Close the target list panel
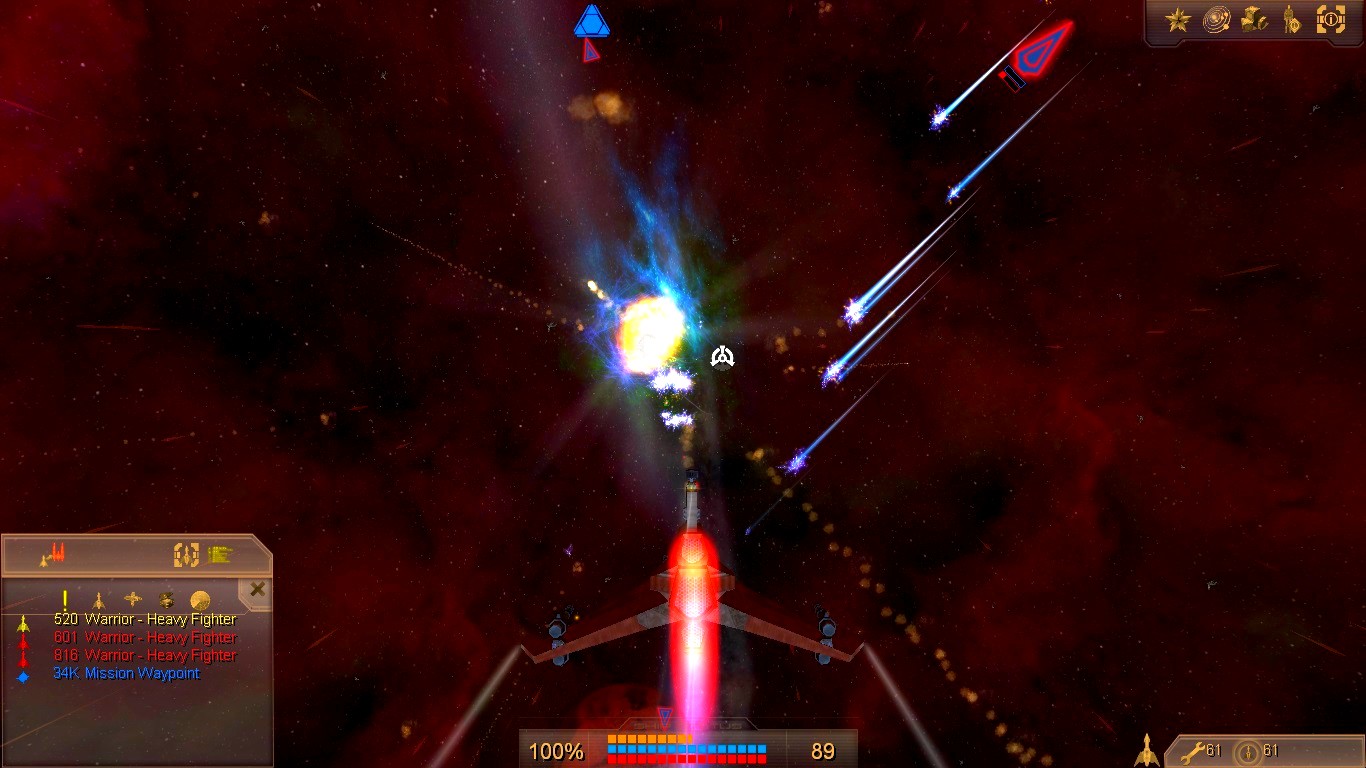The image size is (1366, 768). [x=258, y=590]
